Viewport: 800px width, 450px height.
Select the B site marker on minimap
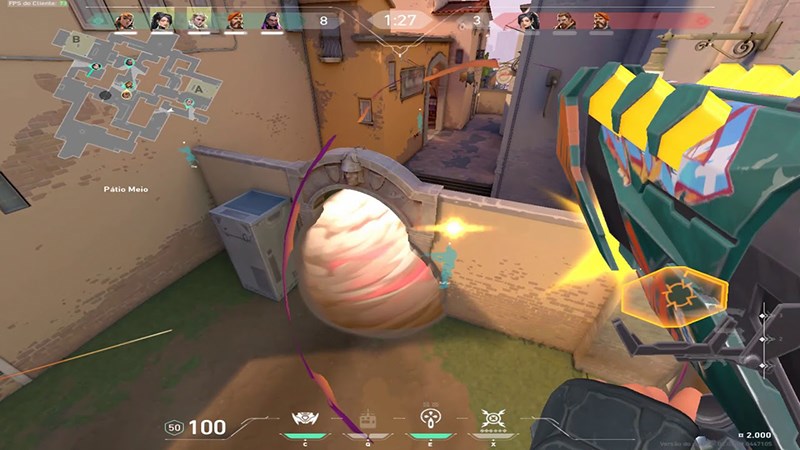coord(76,39)
